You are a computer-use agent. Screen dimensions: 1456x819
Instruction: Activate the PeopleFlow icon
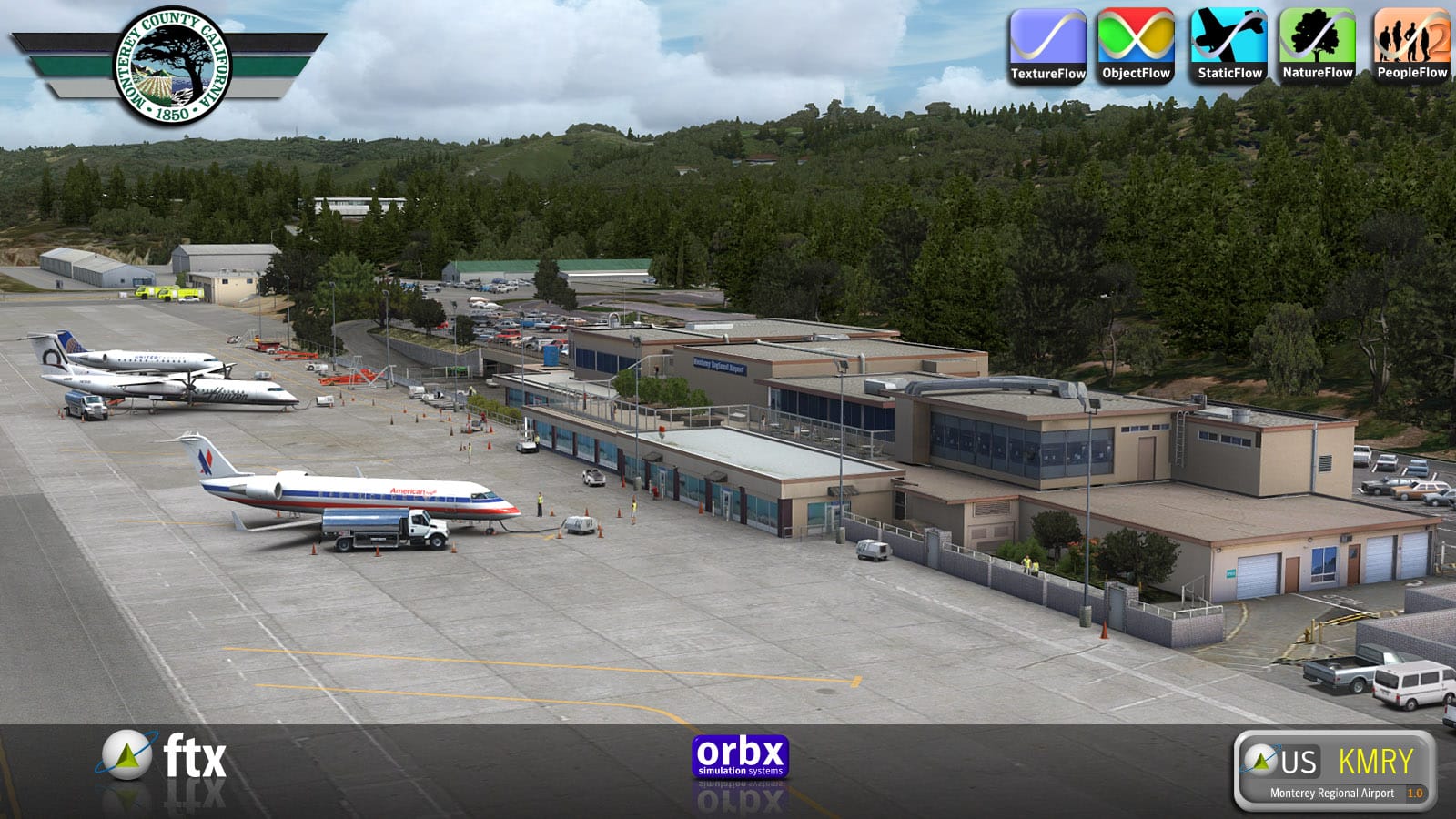[1411, 46]
